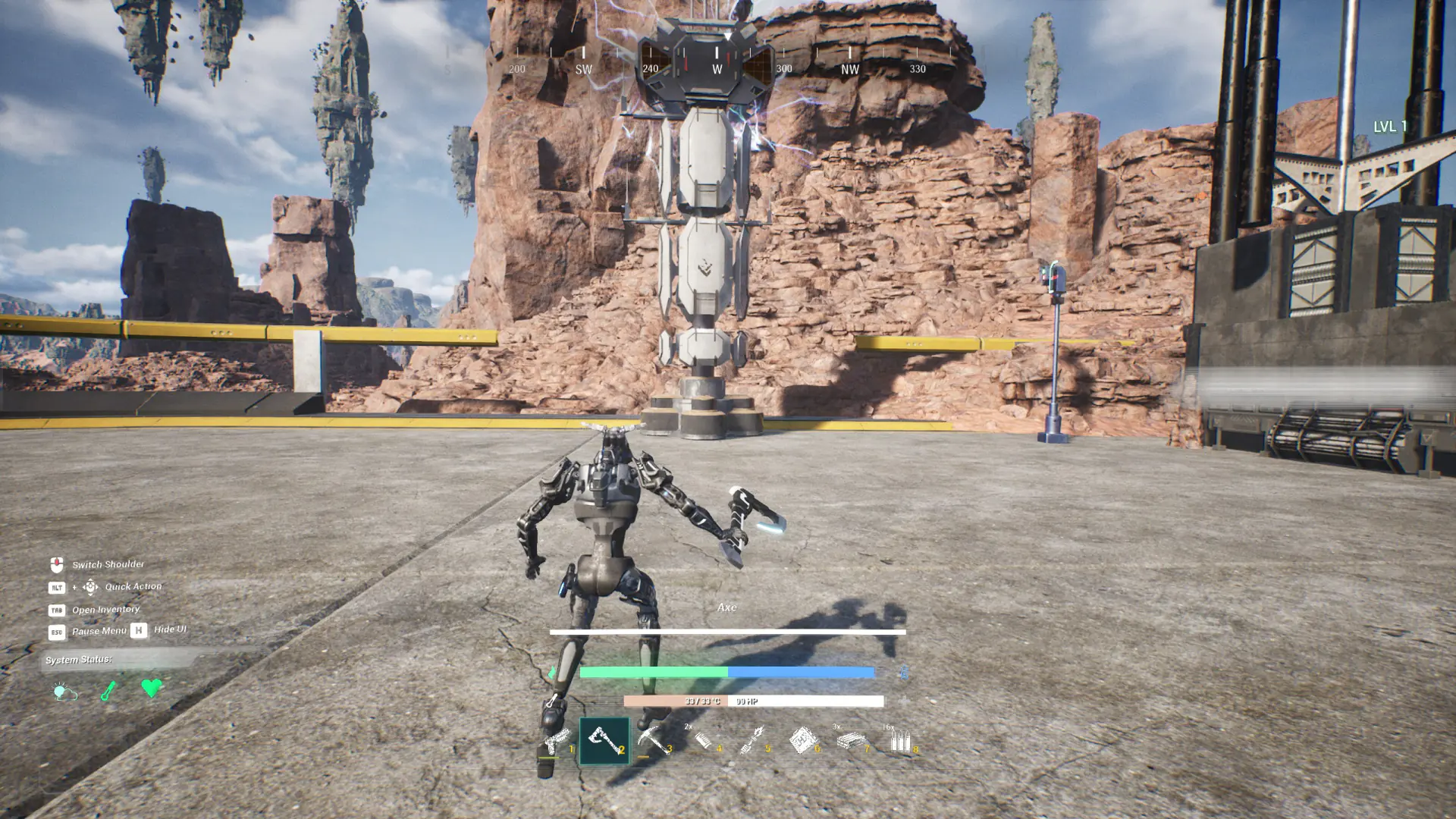This screenshot has width=1456, height=819.
Task: Equip the pickaxe from the hotbar
Action: click(x=652, y=740)
